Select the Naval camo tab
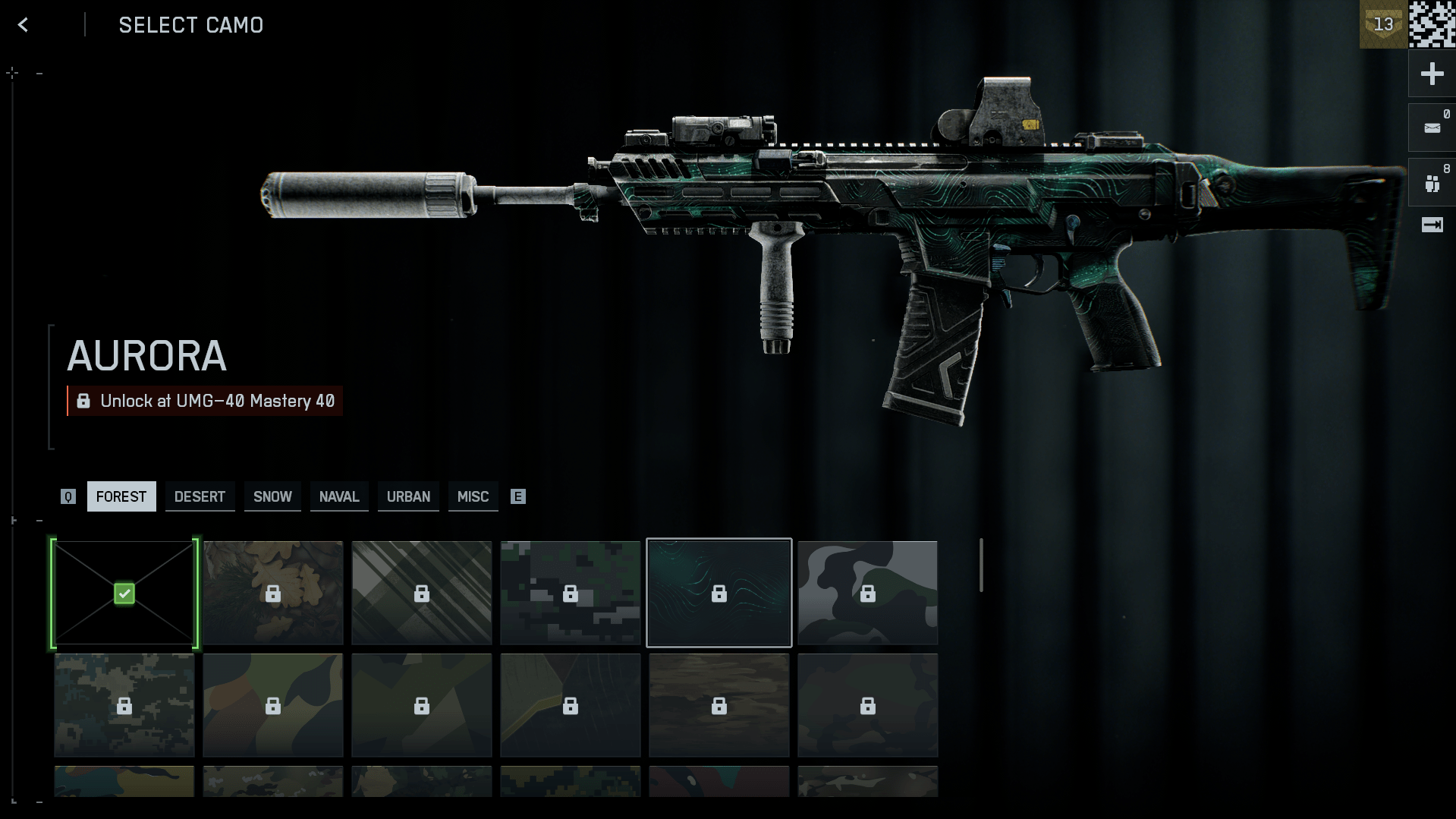The image size is (1456, 819). 339,496
